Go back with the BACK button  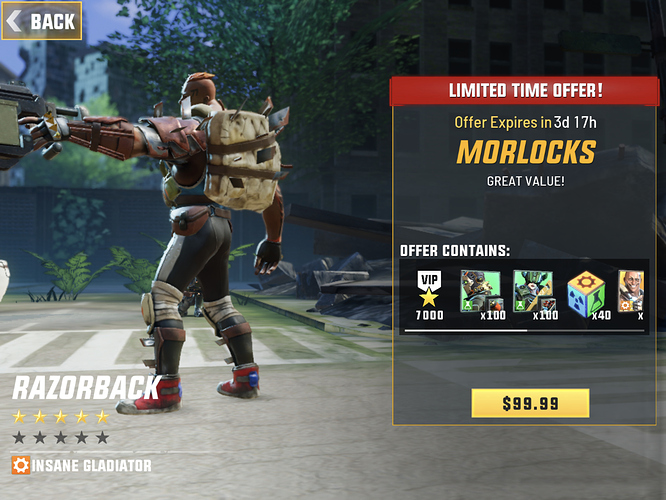click(42, 21)
